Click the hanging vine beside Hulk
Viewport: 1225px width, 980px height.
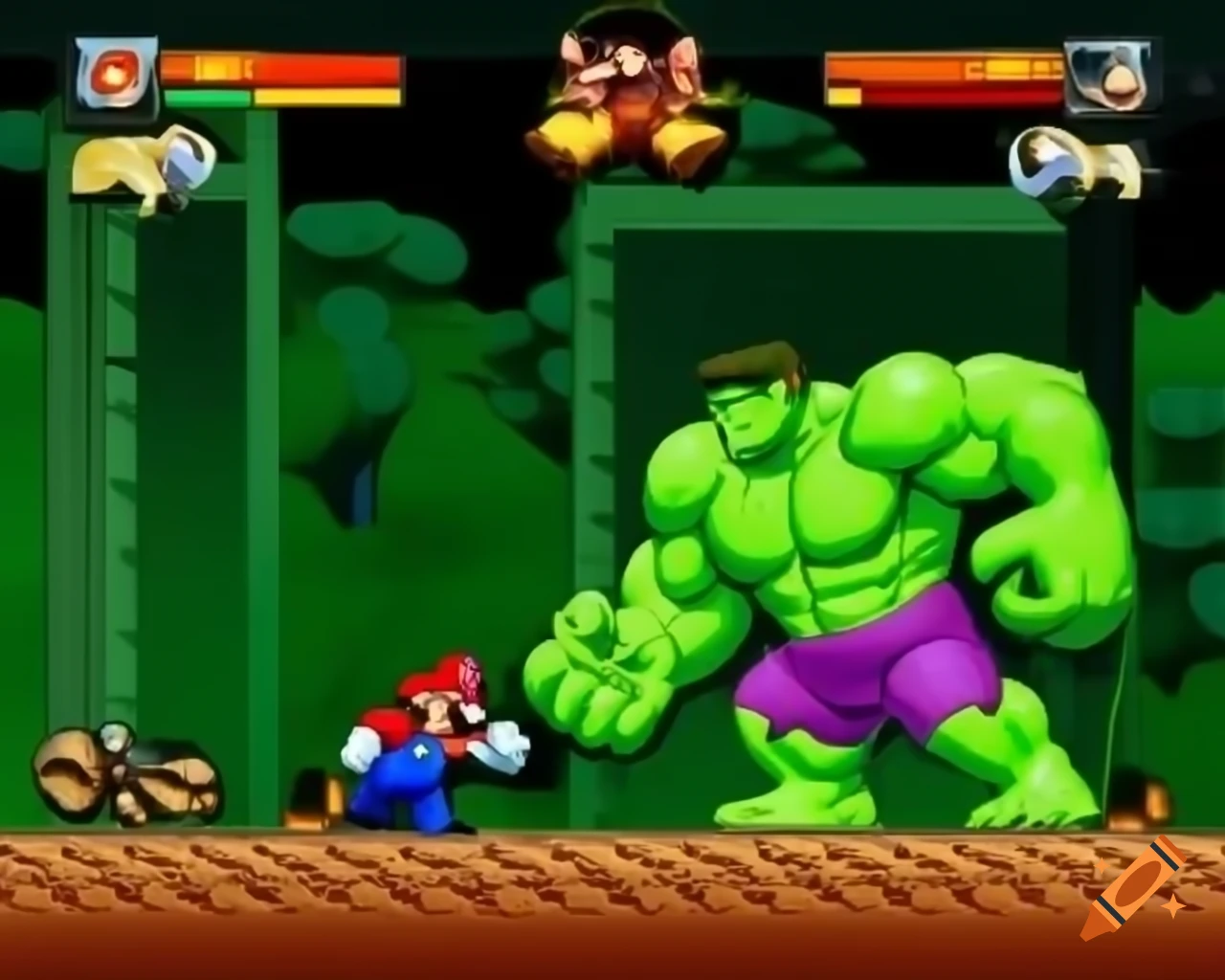(1115, 670)
